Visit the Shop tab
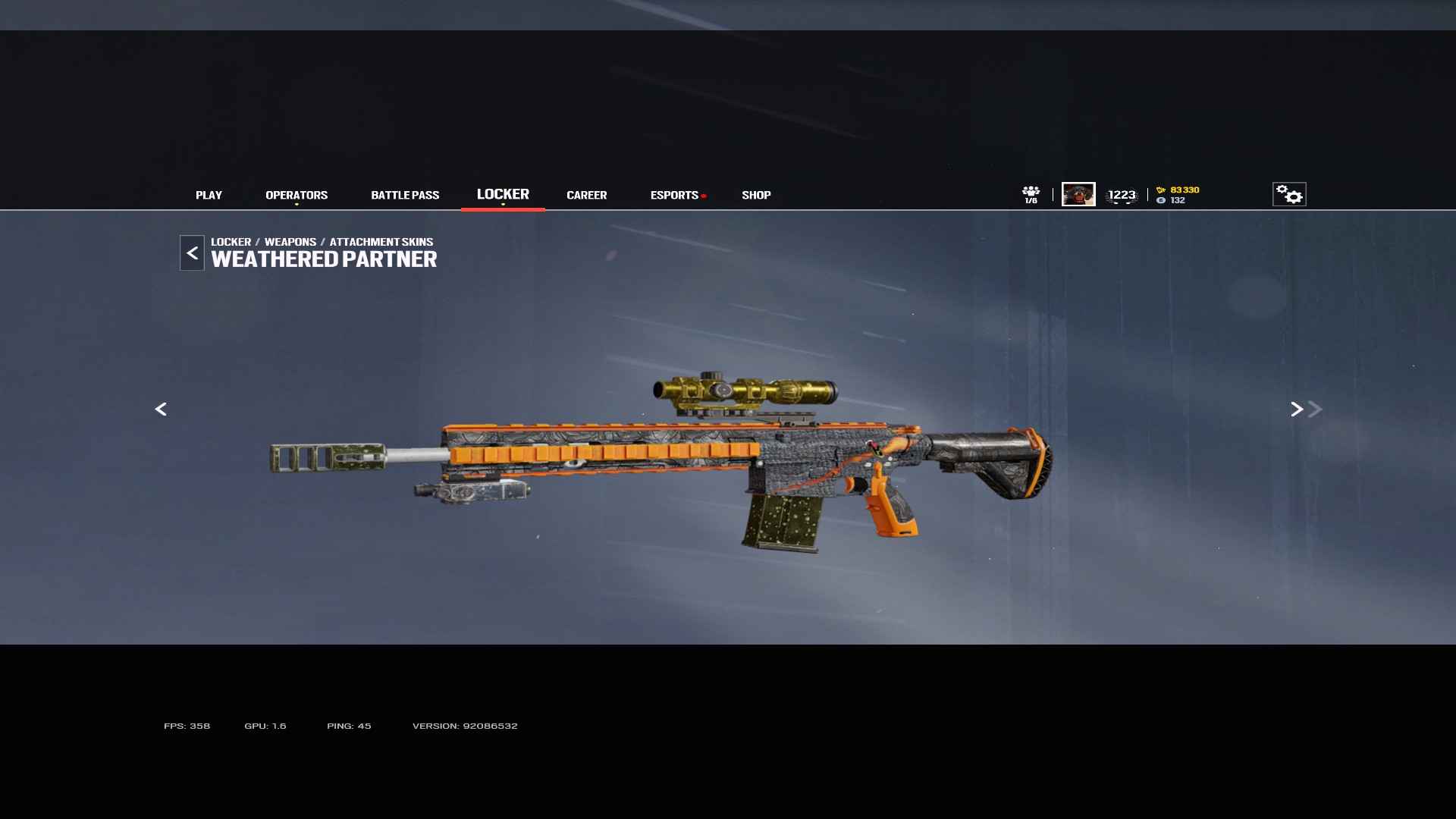The image size is (1456, 819). tap(756, 195)
